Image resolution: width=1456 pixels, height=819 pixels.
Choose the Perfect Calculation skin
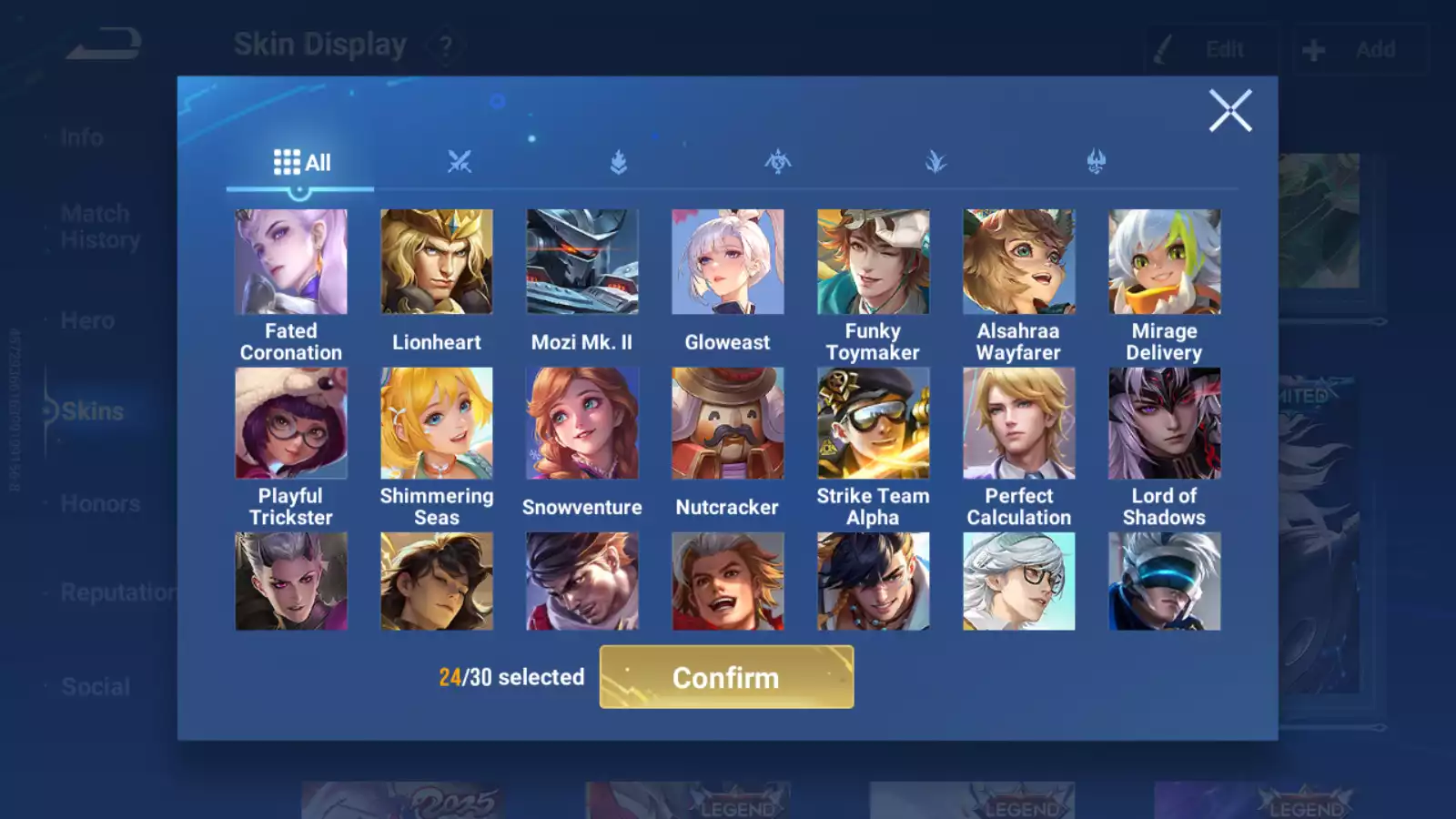[1019, 423]
